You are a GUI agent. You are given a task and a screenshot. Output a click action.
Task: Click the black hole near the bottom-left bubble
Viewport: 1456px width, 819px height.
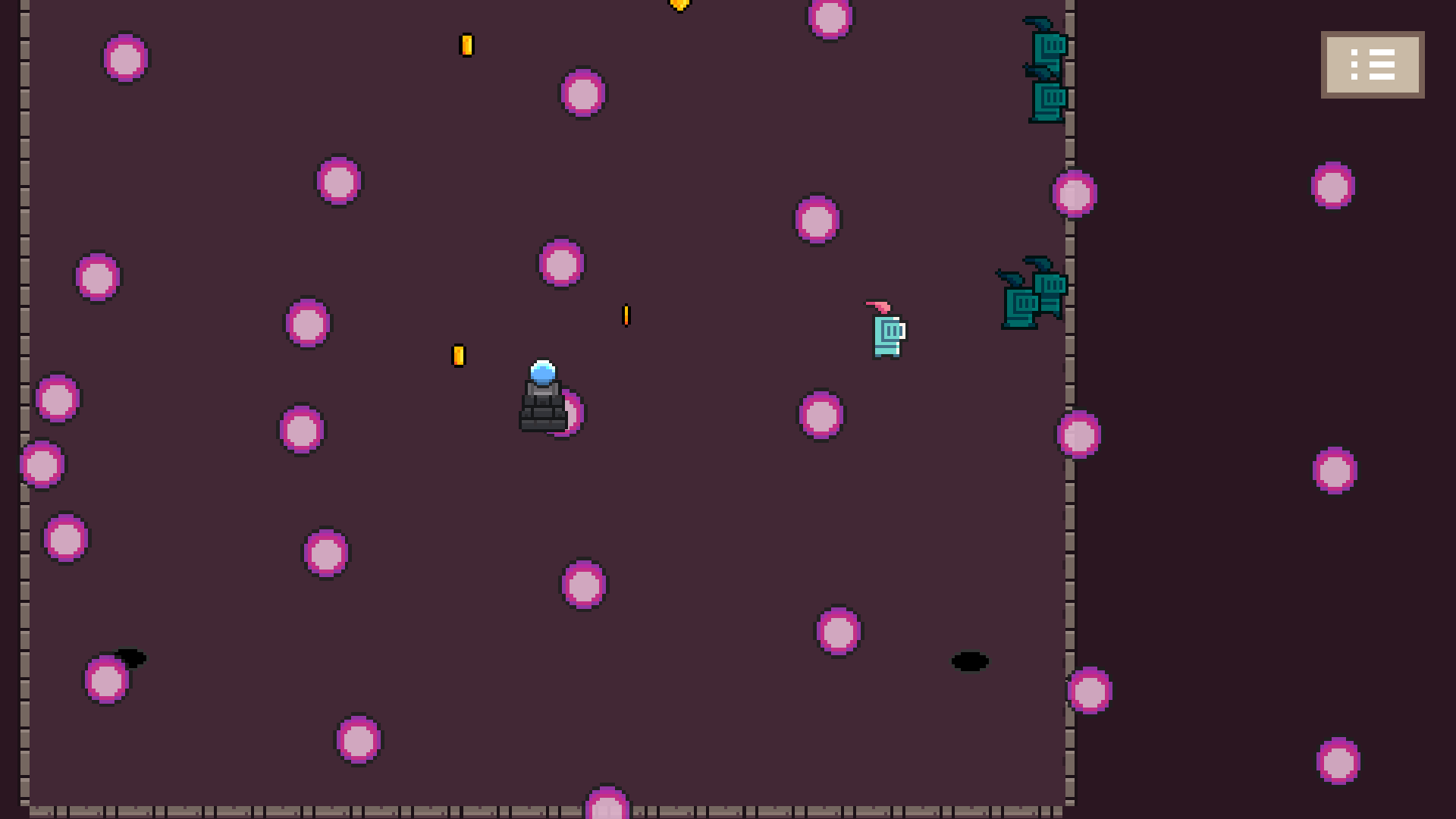[132, 658]
